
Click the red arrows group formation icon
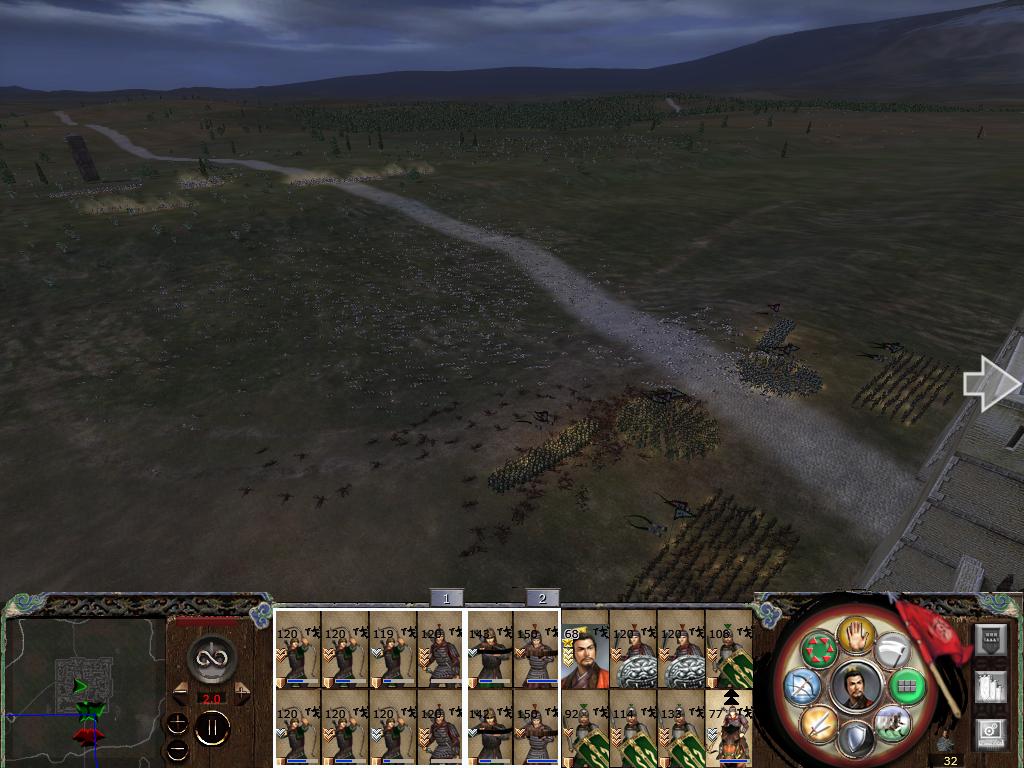820,650
